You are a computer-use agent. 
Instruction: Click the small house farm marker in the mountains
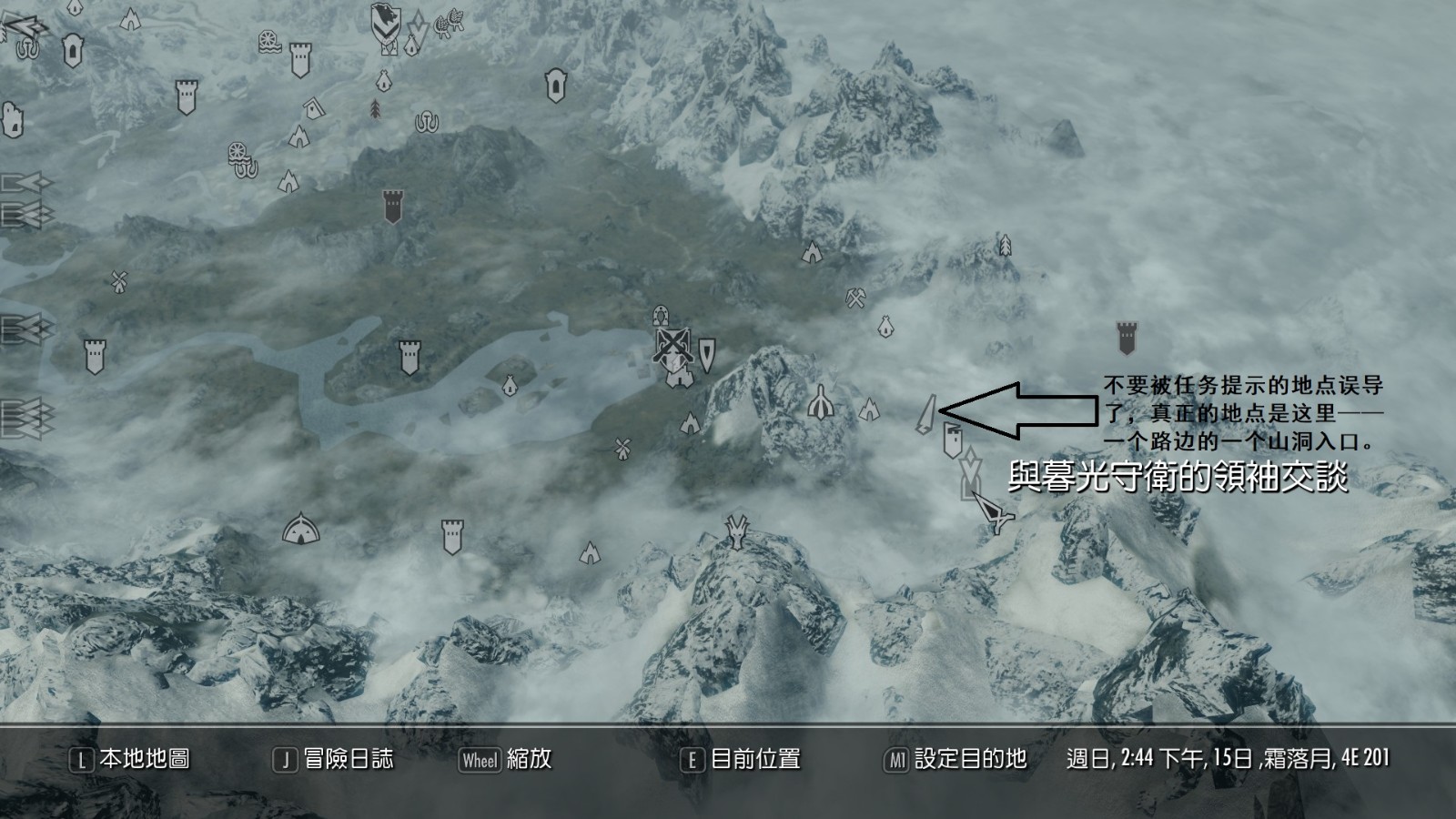coord(885,326)
